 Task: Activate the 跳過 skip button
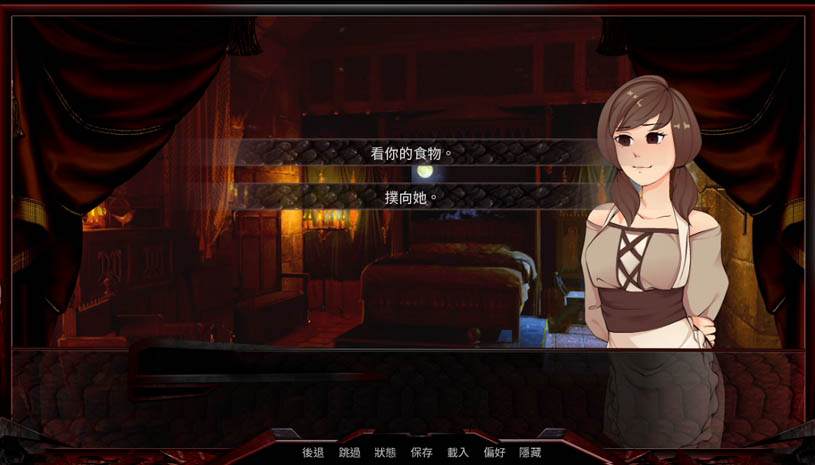349,453
